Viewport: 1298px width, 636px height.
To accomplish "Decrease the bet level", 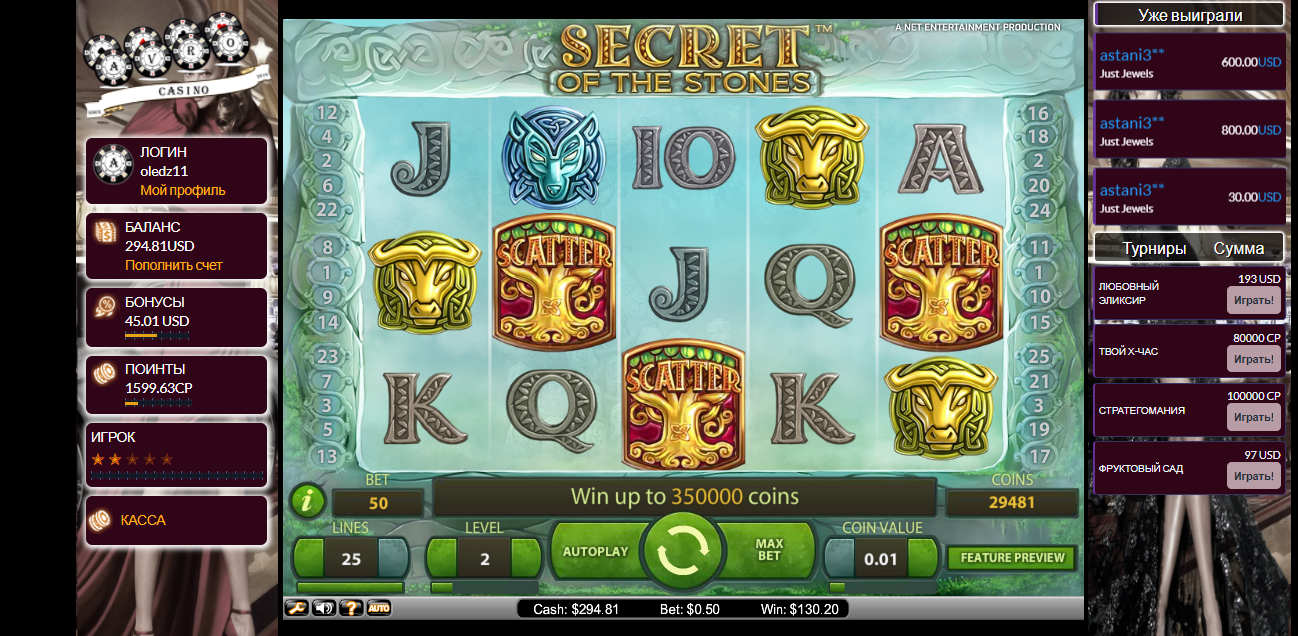I will click(x=443, y=558).
